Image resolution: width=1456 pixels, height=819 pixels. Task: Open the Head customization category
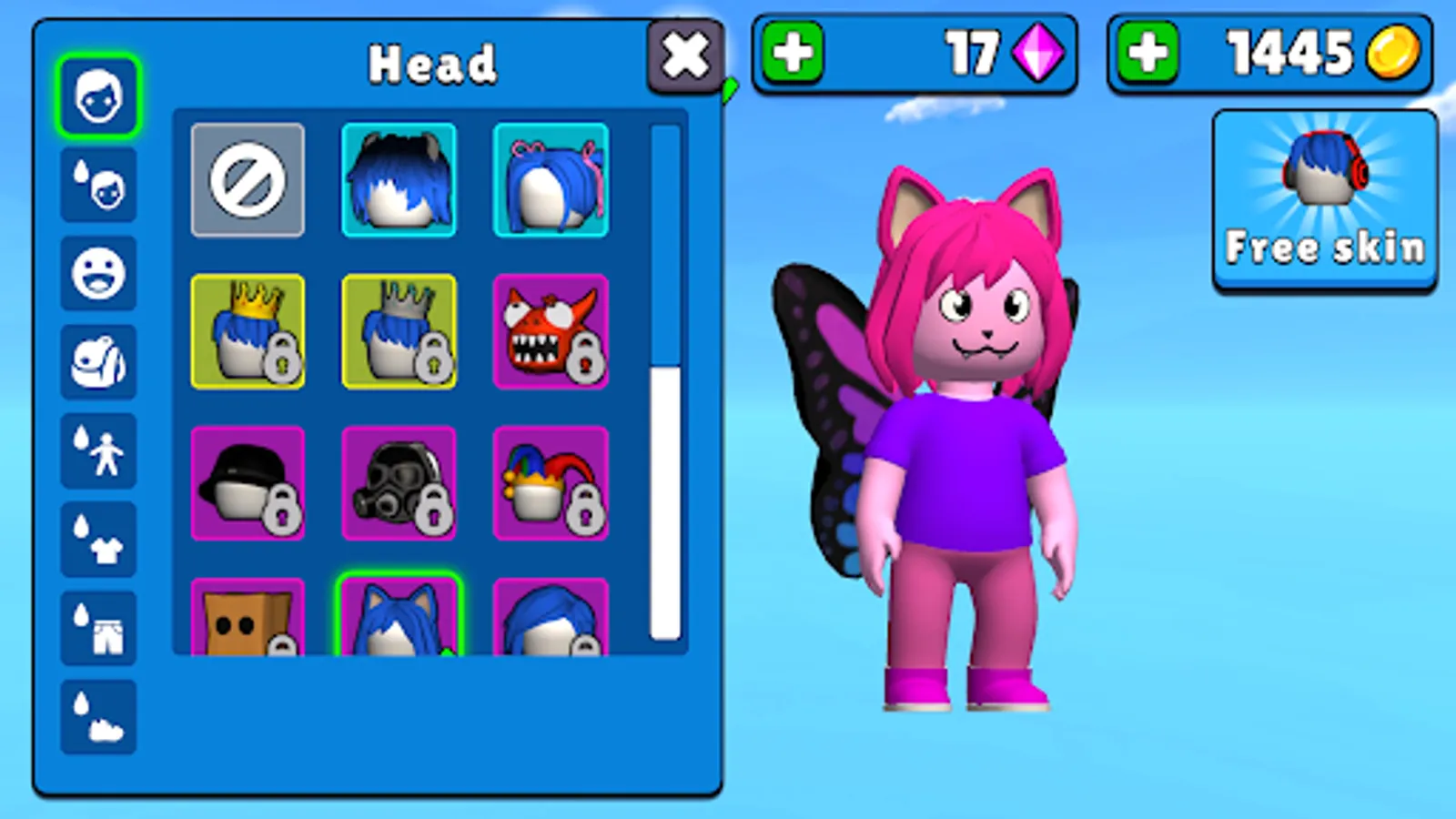click(x=97, y=94)
